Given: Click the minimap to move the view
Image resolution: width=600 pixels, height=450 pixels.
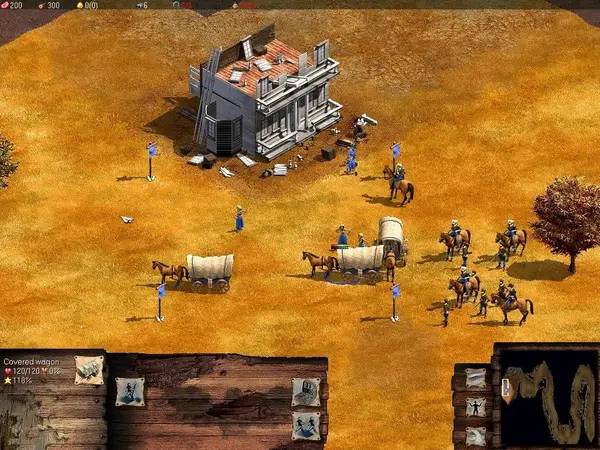Looking at the screenshot, I should click(x=545, y=398).
